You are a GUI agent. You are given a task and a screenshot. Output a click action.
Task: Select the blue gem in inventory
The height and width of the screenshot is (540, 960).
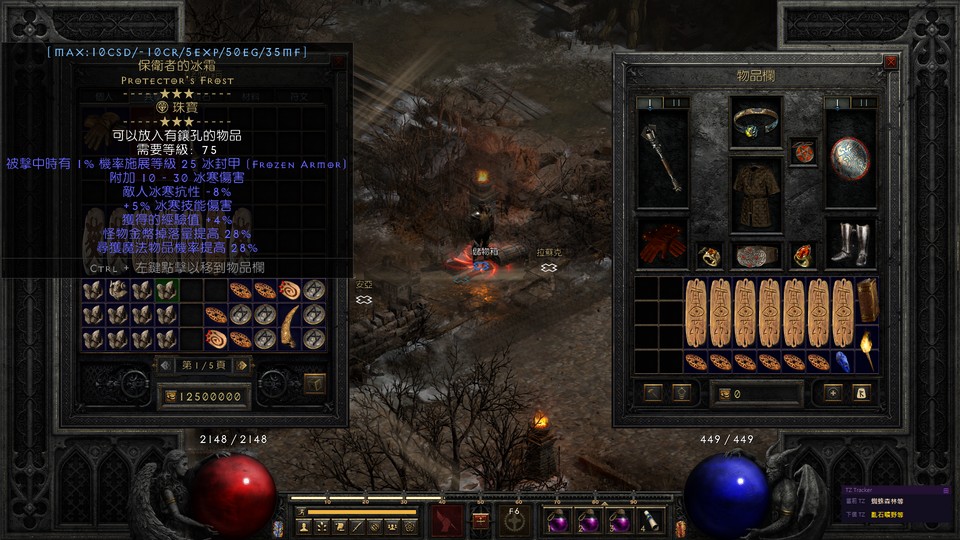842,360
